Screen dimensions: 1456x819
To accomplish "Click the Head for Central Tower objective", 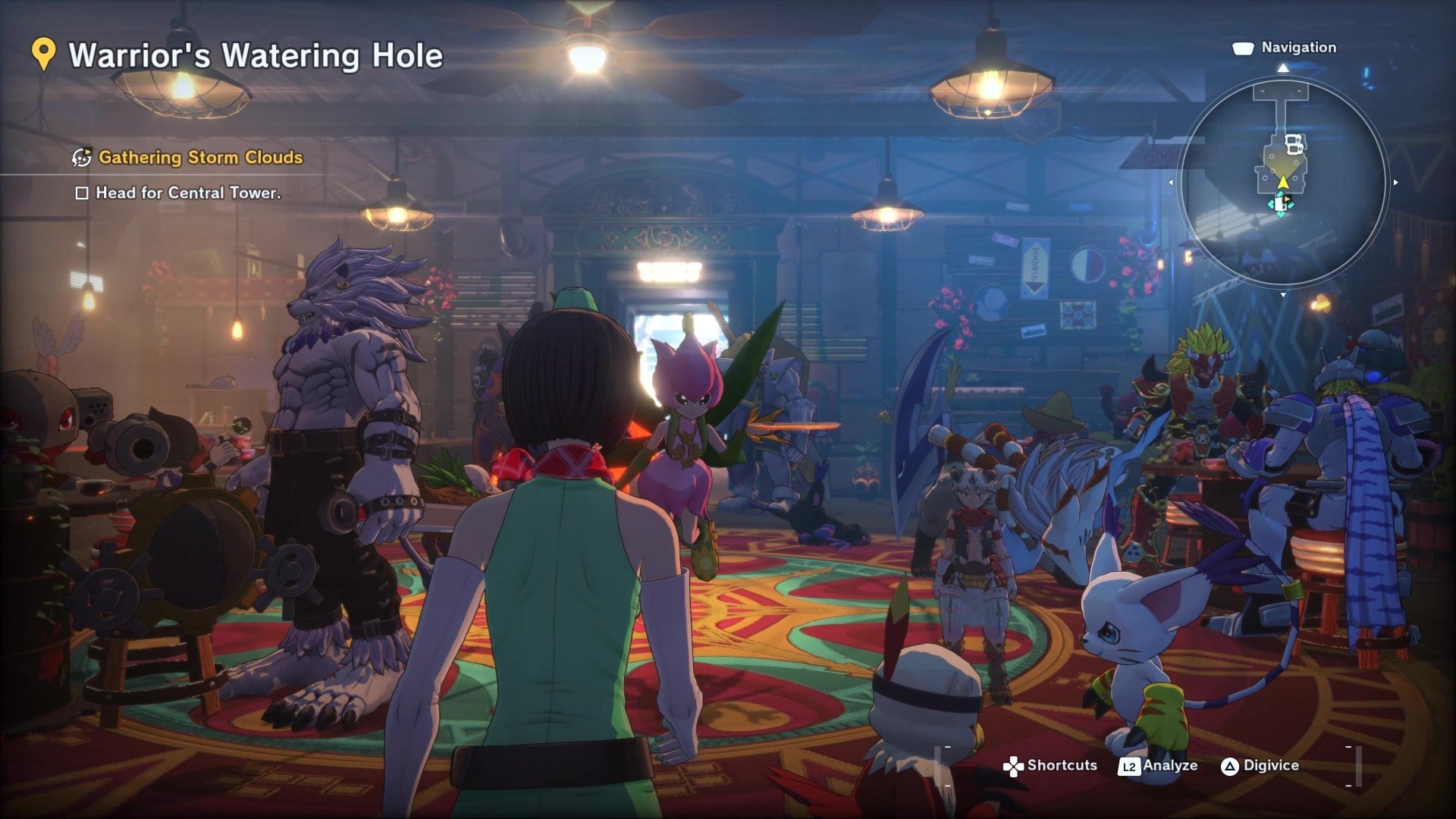I will (187, 193).
